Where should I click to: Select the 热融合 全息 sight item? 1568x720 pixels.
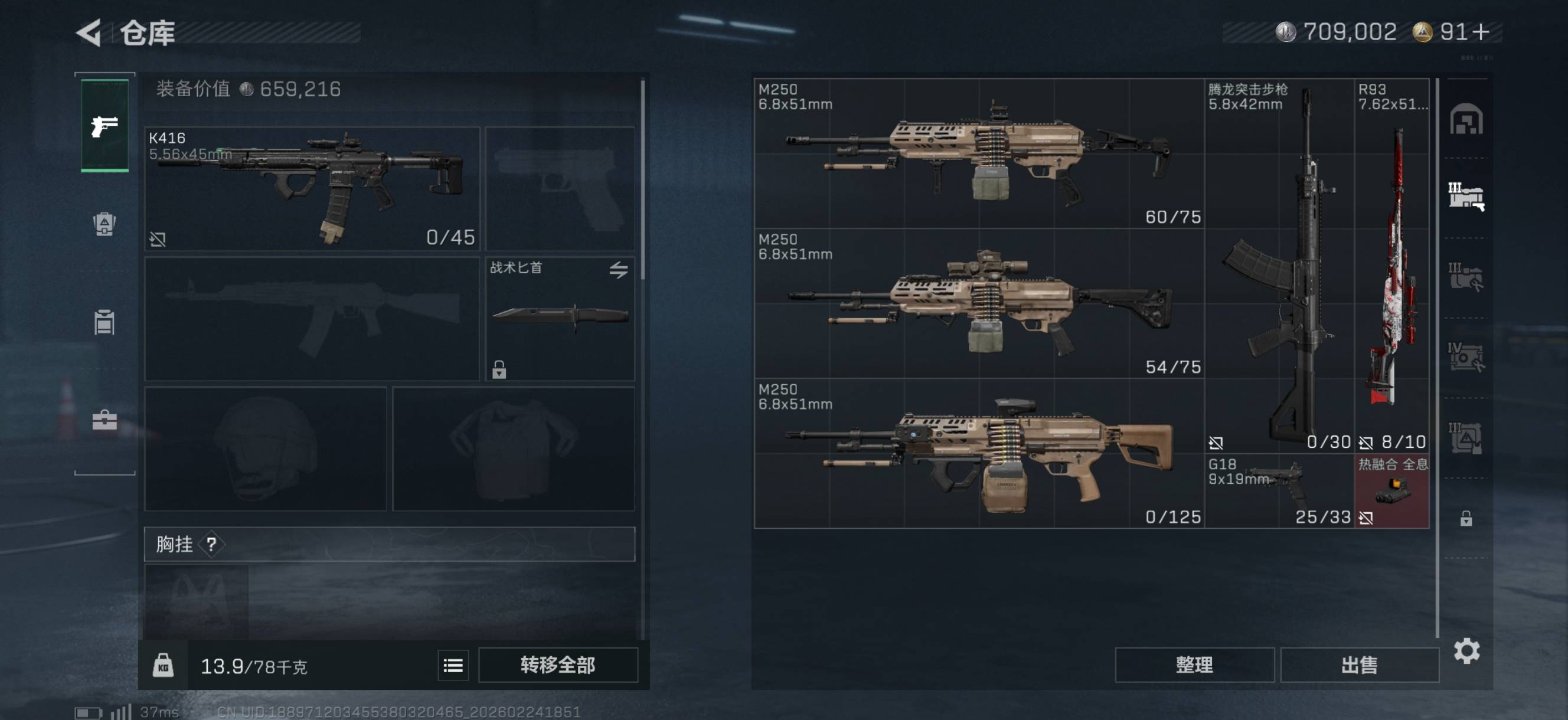click(x=1391, y=490)
